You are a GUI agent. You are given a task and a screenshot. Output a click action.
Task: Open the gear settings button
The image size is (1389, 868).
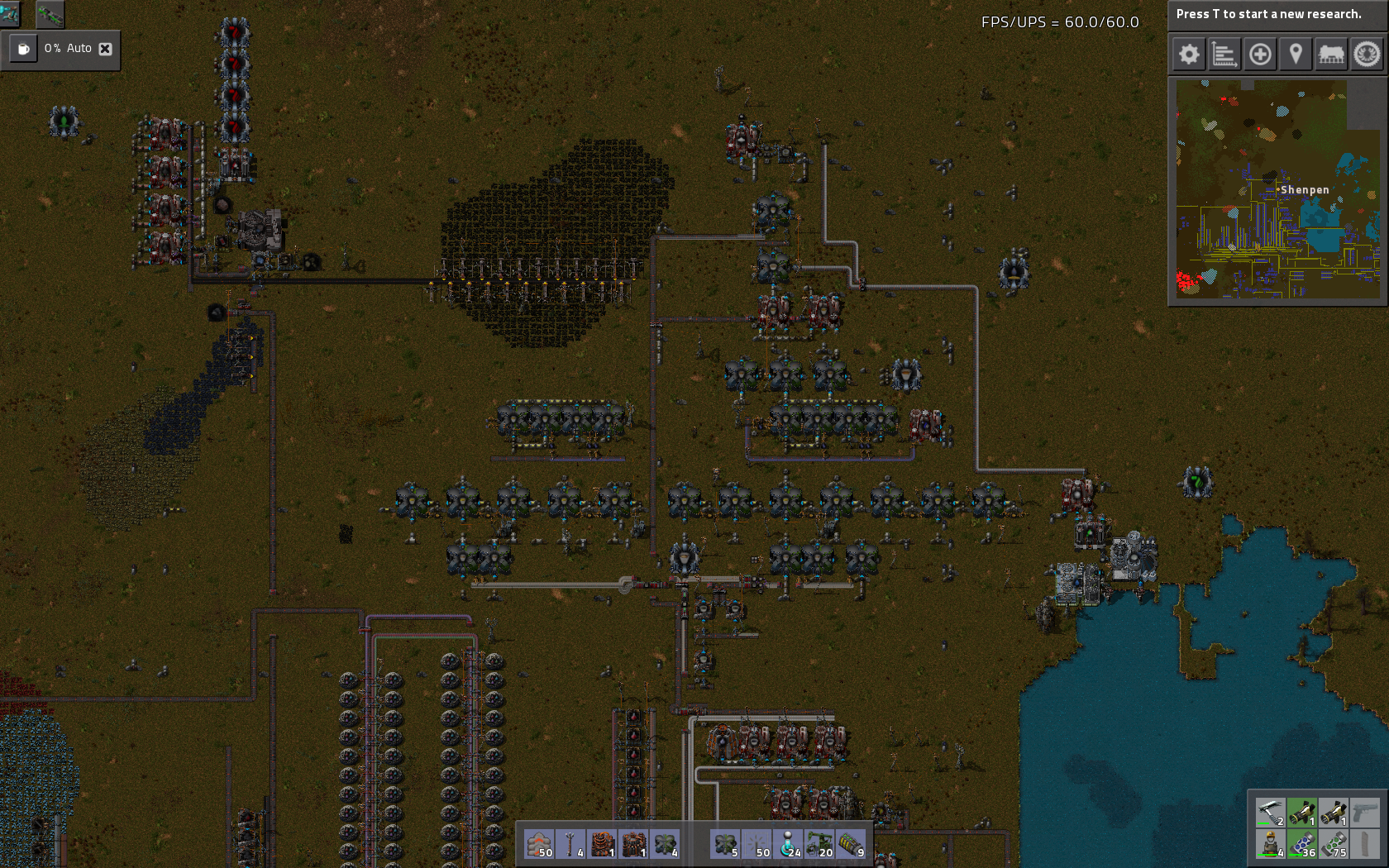pyautogui.click(x=1189, y=55)
